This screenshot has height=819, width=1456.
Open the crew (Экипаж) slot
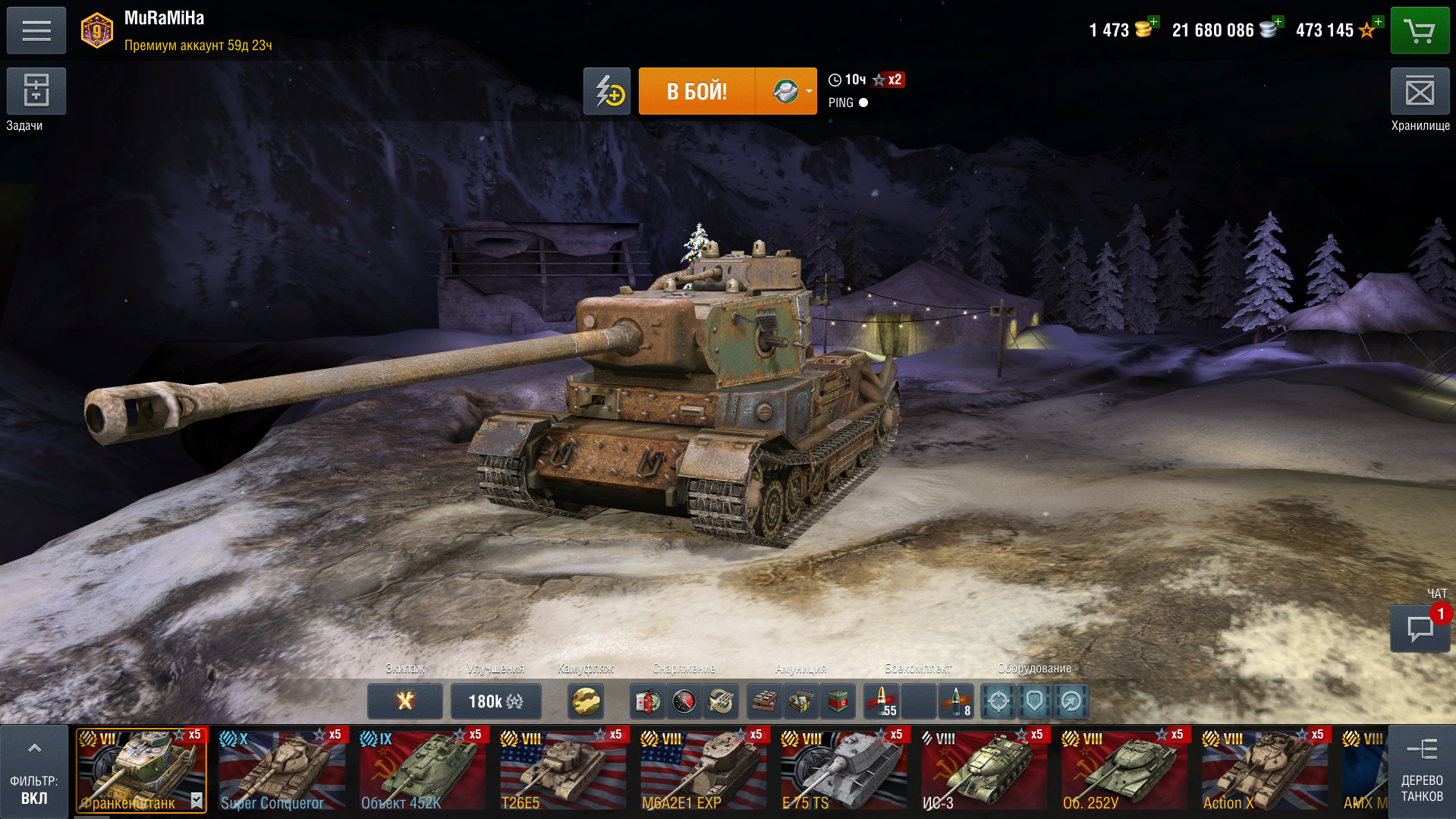point(405,701)
